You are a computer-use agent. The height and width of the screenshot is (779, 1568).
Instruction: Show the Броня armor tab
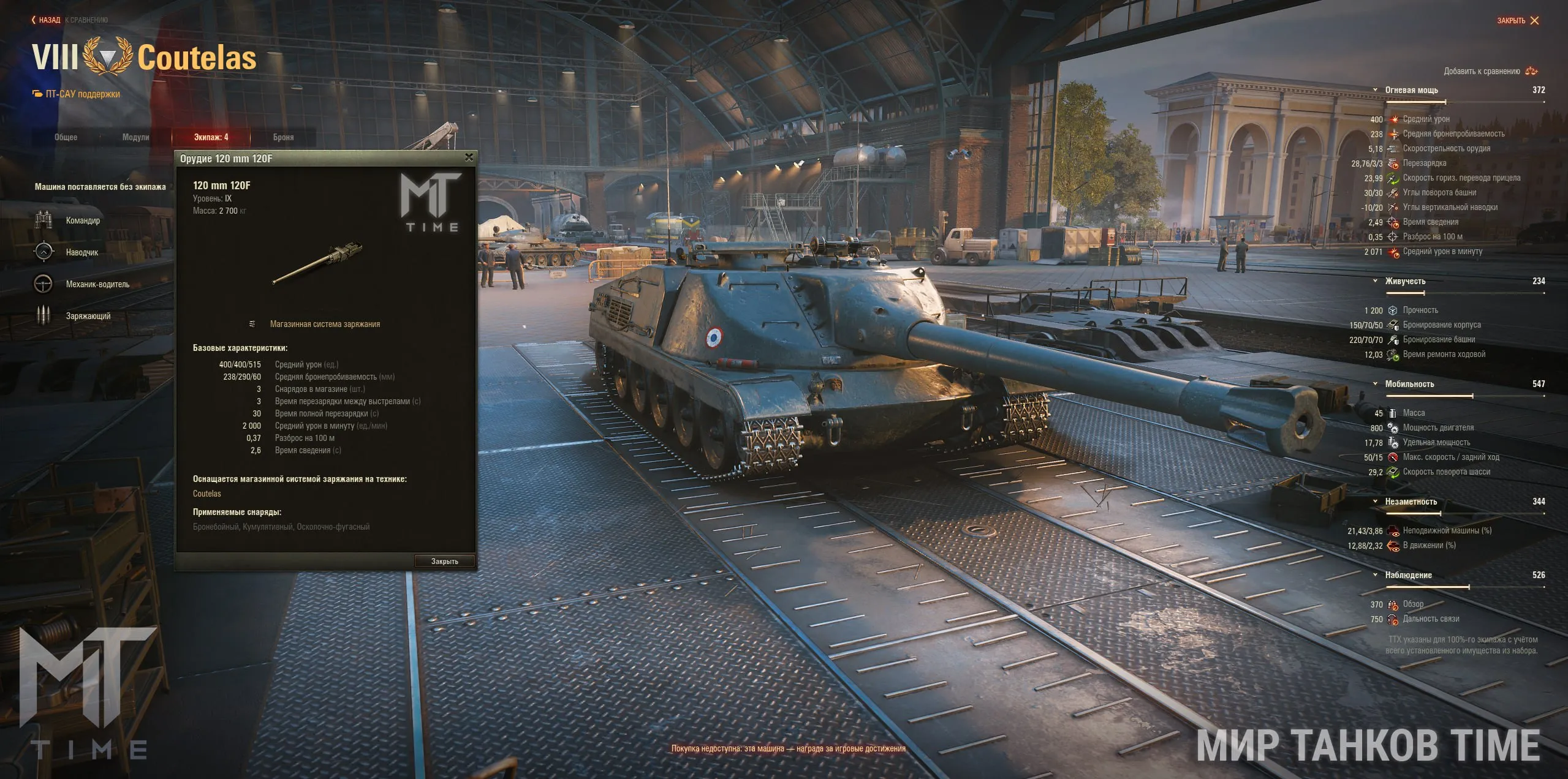[283, 137]
